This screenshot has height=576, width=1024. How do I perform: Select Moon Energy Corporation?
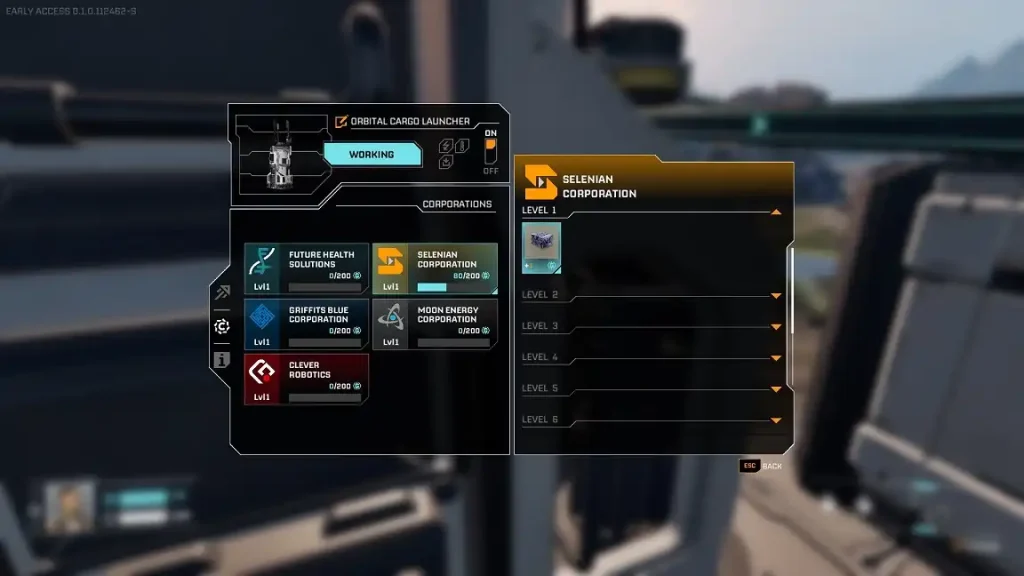pos(435,324)
